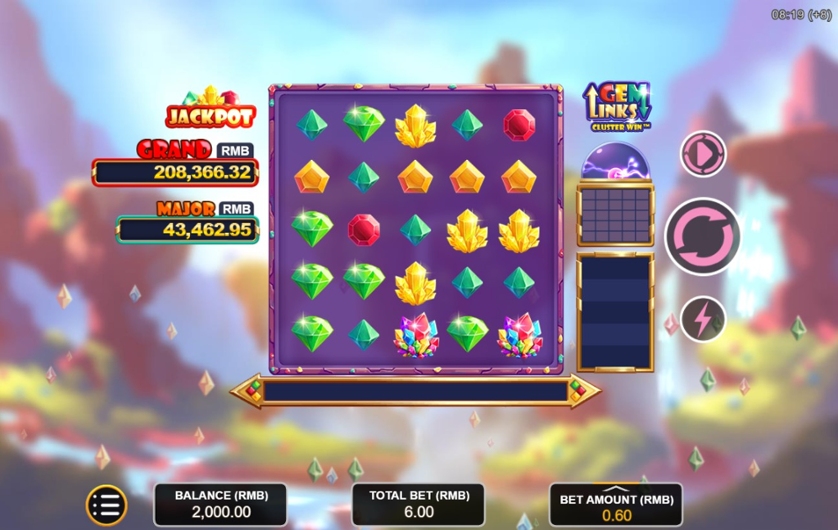Image resolution: width=838 pixels, height=530 pixels.
Task: Toggle turbo mode lightning bolt button
Action: (x=703, y=319)
